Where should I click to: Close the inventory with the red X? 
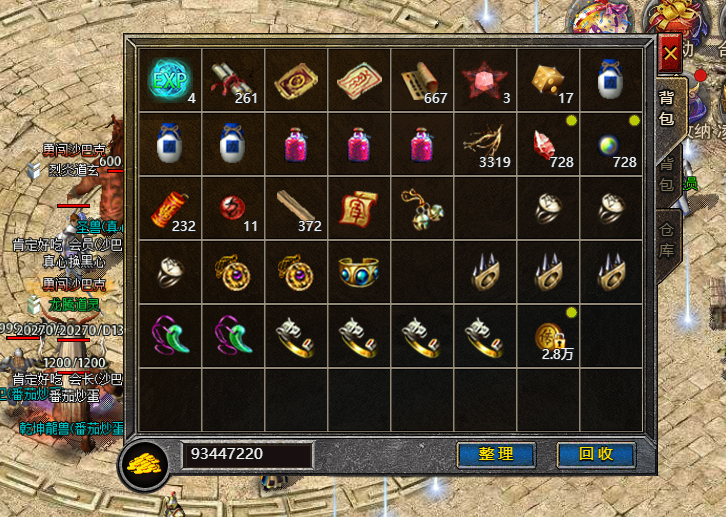[670, 53]
